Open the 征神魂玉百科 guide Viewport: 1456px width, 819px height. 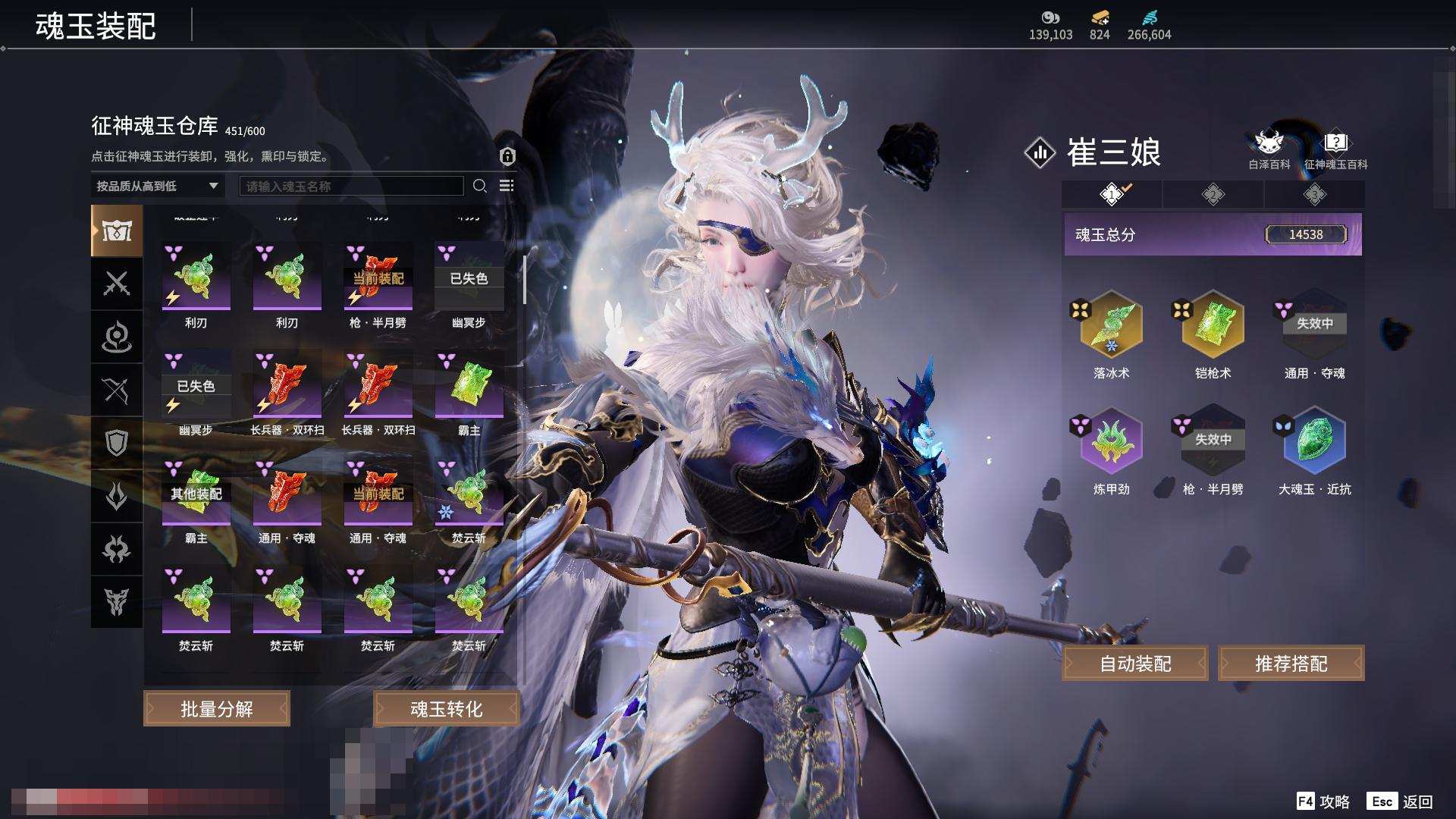[x=1335, y=149]
